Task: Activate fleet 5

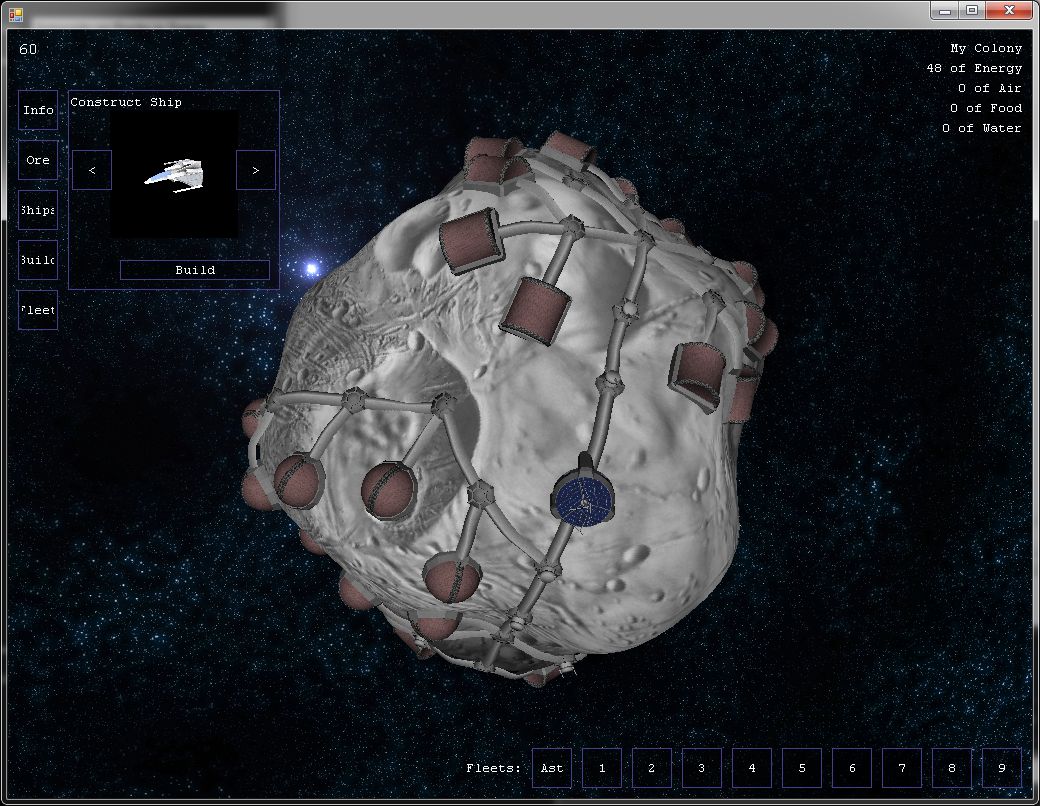Action: click(802, 768)
